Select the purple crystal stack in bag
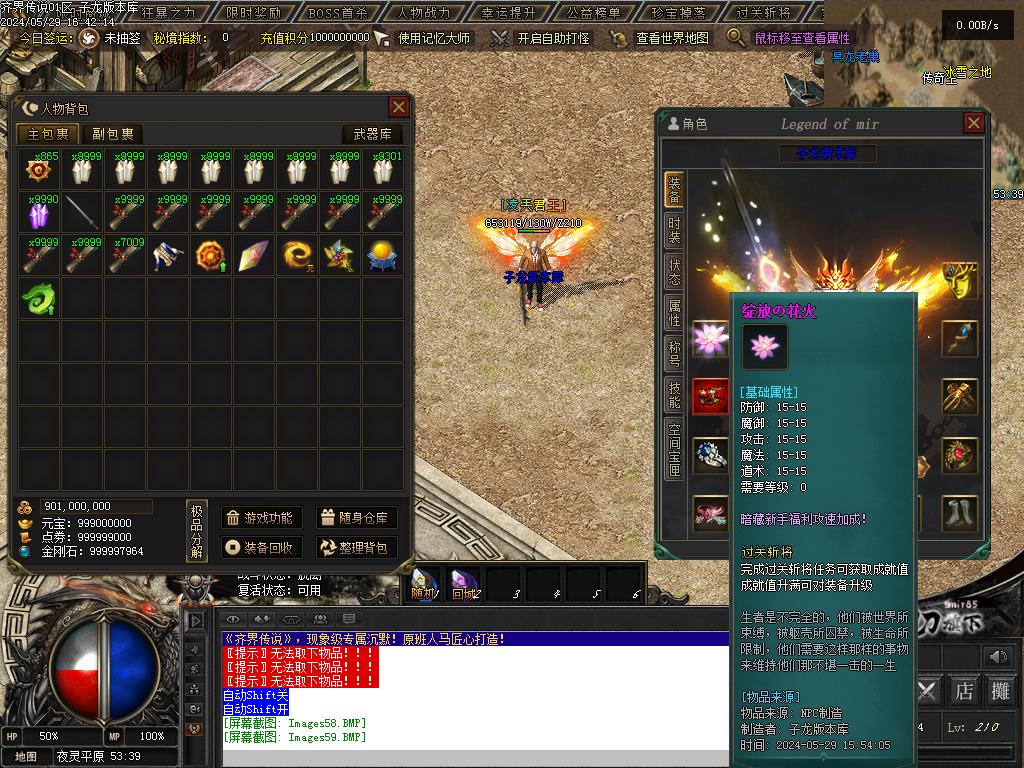The image size is (1024, 768). (x=39, y=213)
